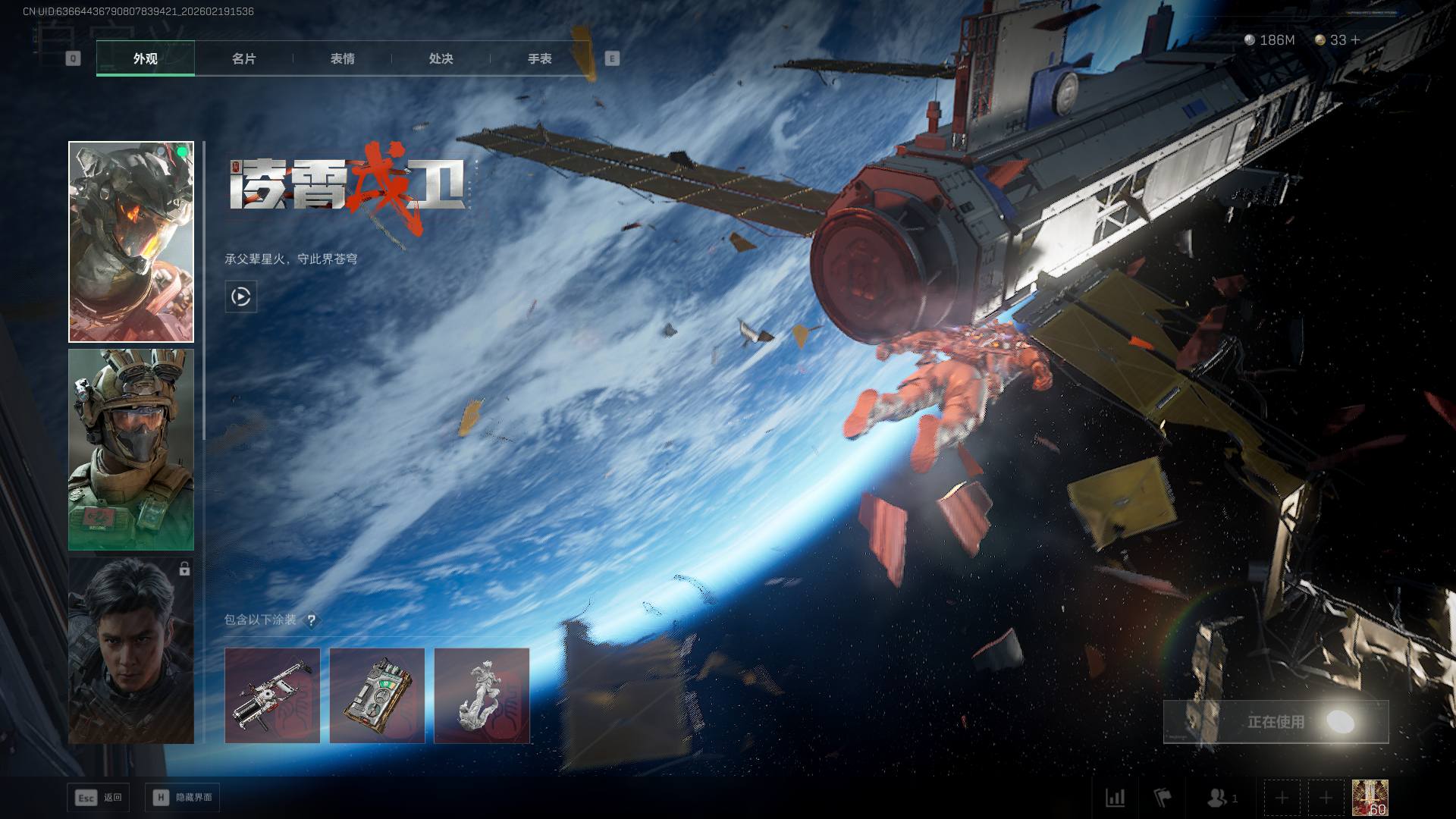Select the armored red-visor skin thumbnail
This screenshot has width=1456, height=819.
pos(131,242)
